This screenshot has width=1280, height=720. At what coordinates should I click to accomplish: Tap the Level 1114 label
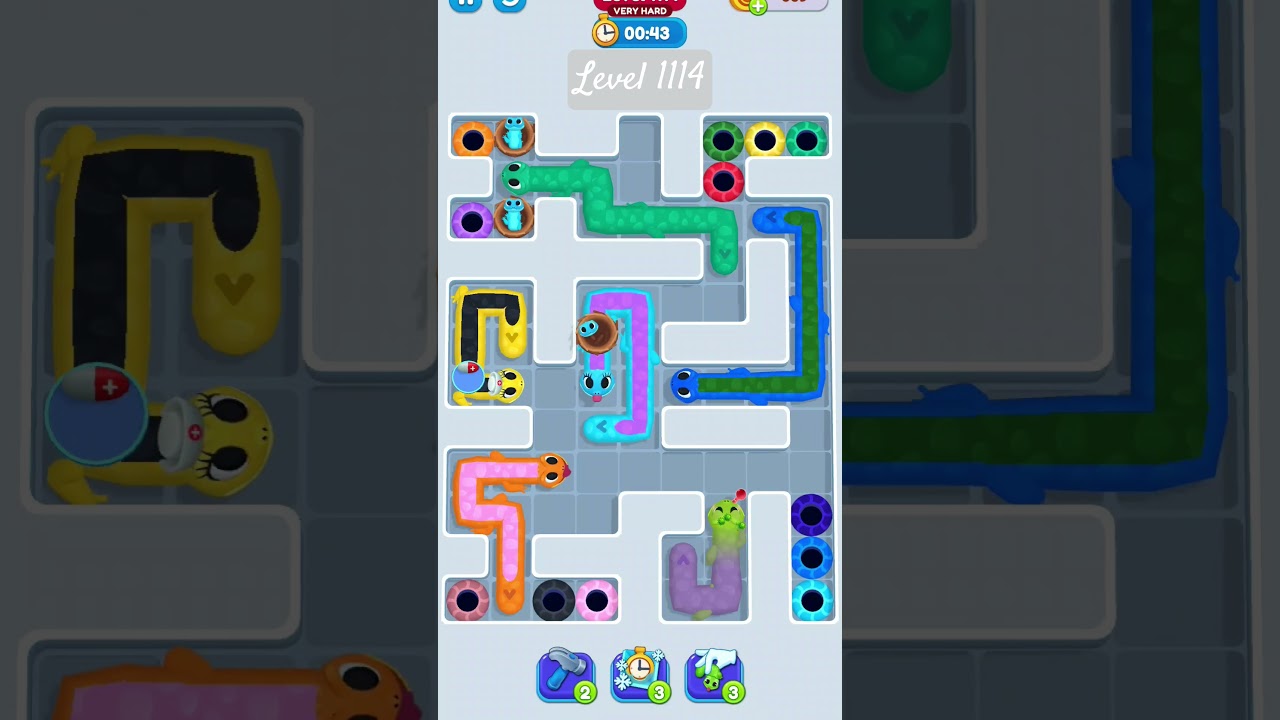639,79
